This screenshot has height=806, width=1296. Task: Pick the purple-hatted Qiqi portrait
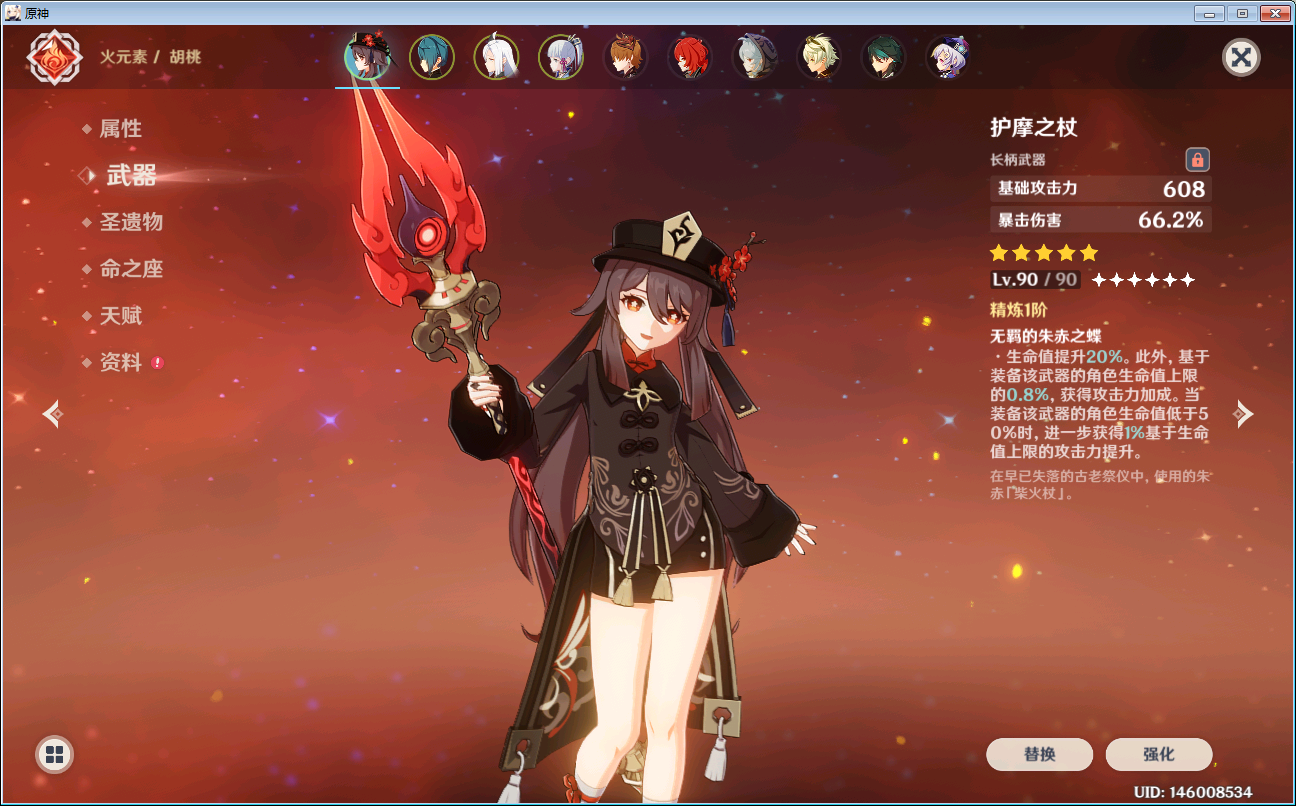tap(947, 57)
